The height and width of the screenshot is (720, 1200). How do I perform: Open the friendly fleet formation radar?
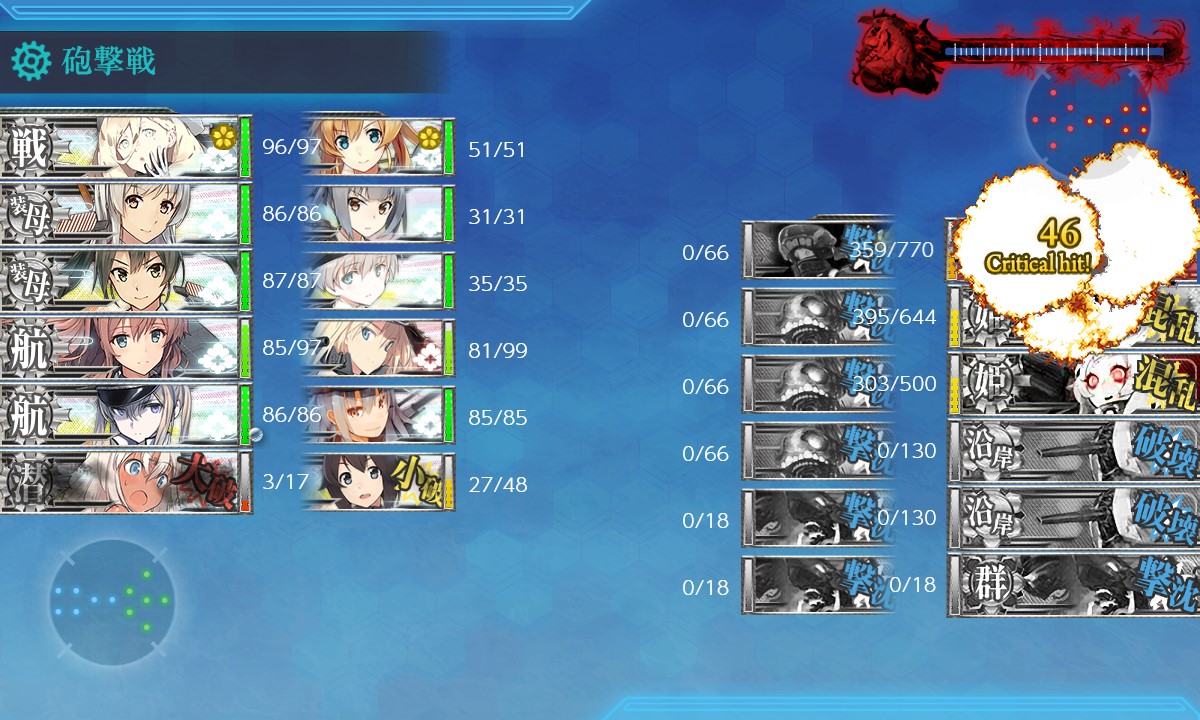111,602
